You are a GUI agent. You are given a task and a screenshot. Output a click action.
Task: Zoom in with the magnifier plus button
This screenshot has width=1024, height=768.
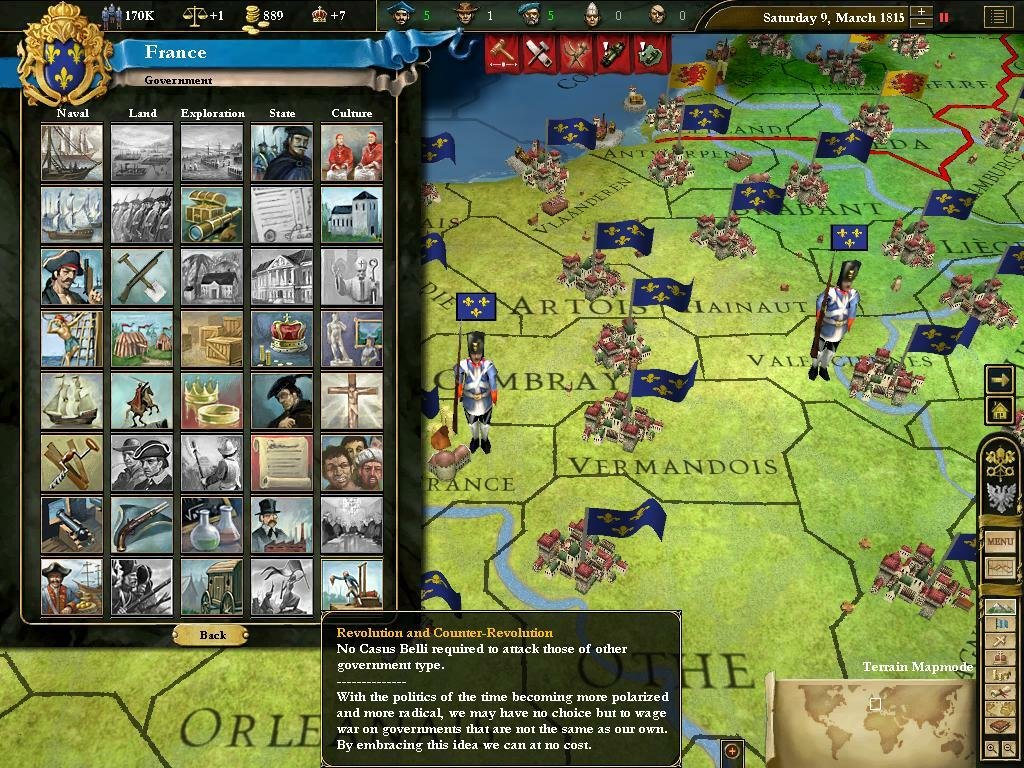[x=991, y=748]
